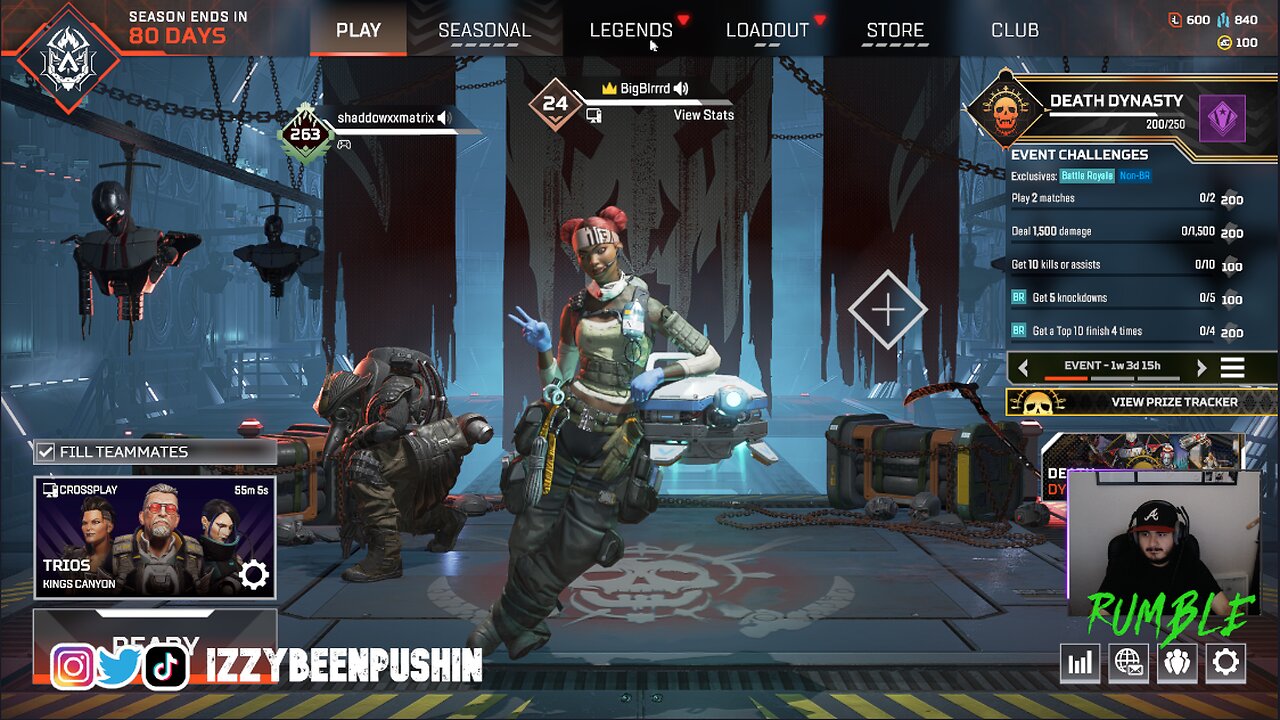Invite a friend with the plus diamond
The height and width of the screenshot is (720, 1280).
(887, 310)
